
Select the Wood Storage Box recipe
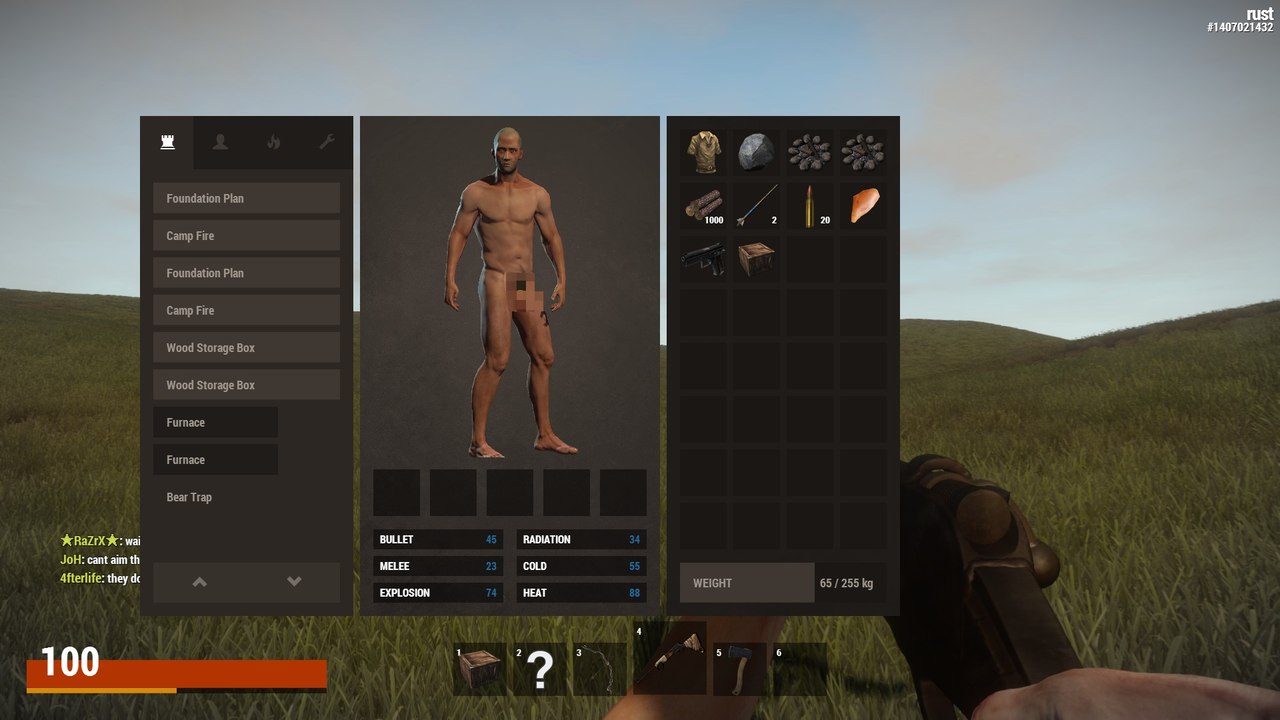pos(246,347)
